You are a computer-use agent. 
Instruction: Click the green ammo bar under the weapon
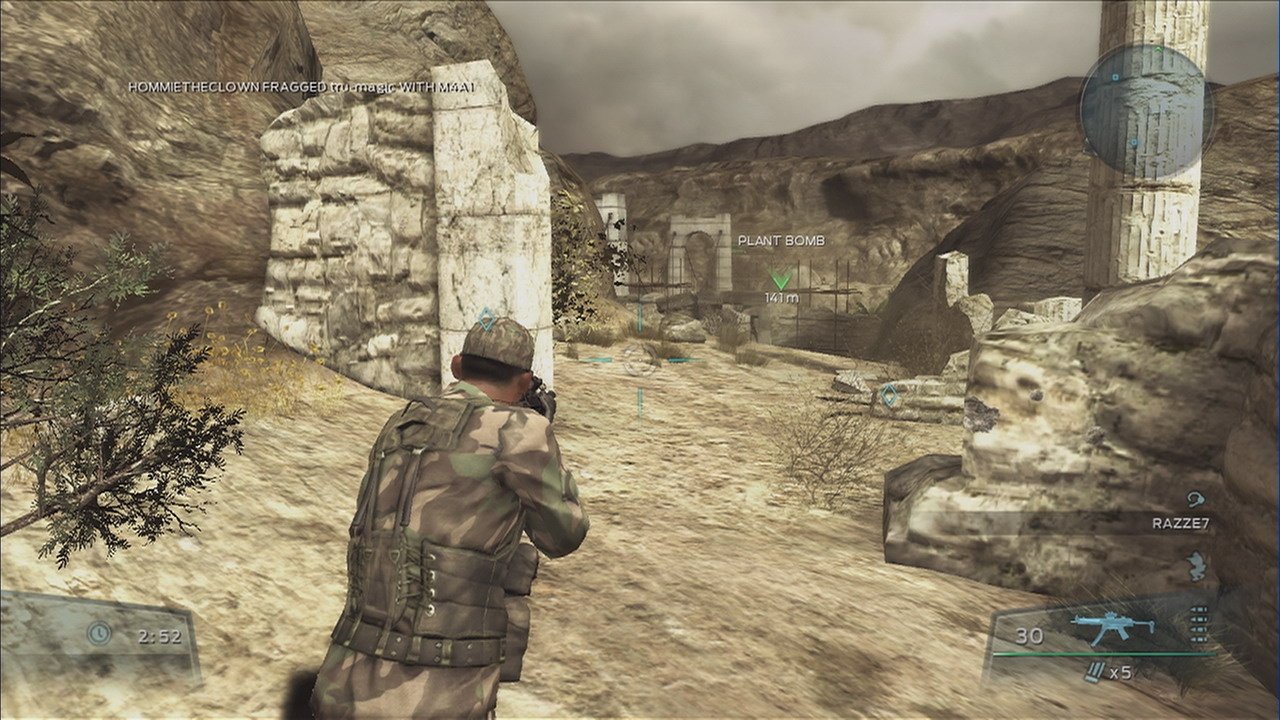pos(1103,654)
